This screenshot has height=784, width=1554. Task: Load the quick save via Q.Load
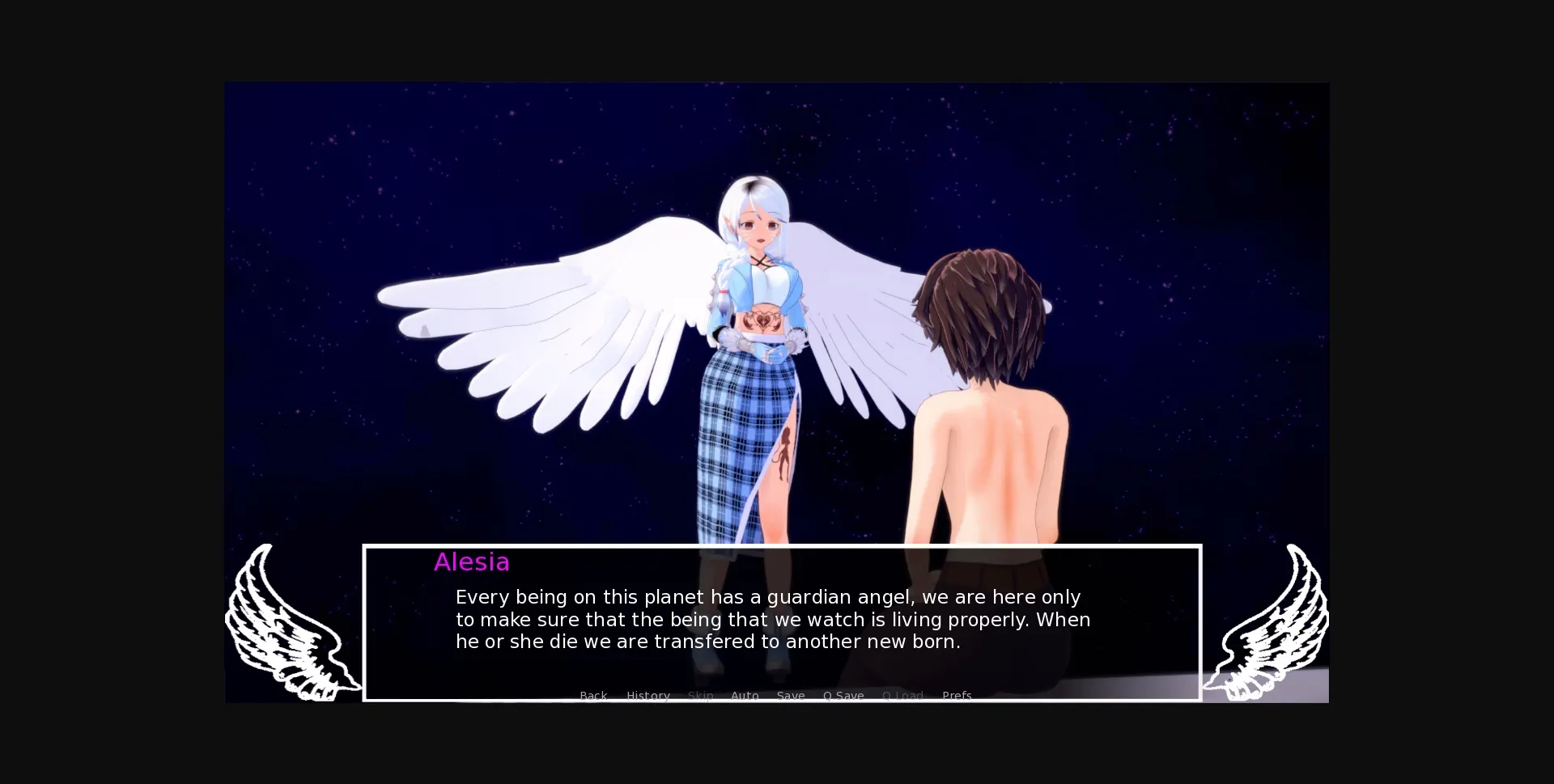tap(902, 696)
